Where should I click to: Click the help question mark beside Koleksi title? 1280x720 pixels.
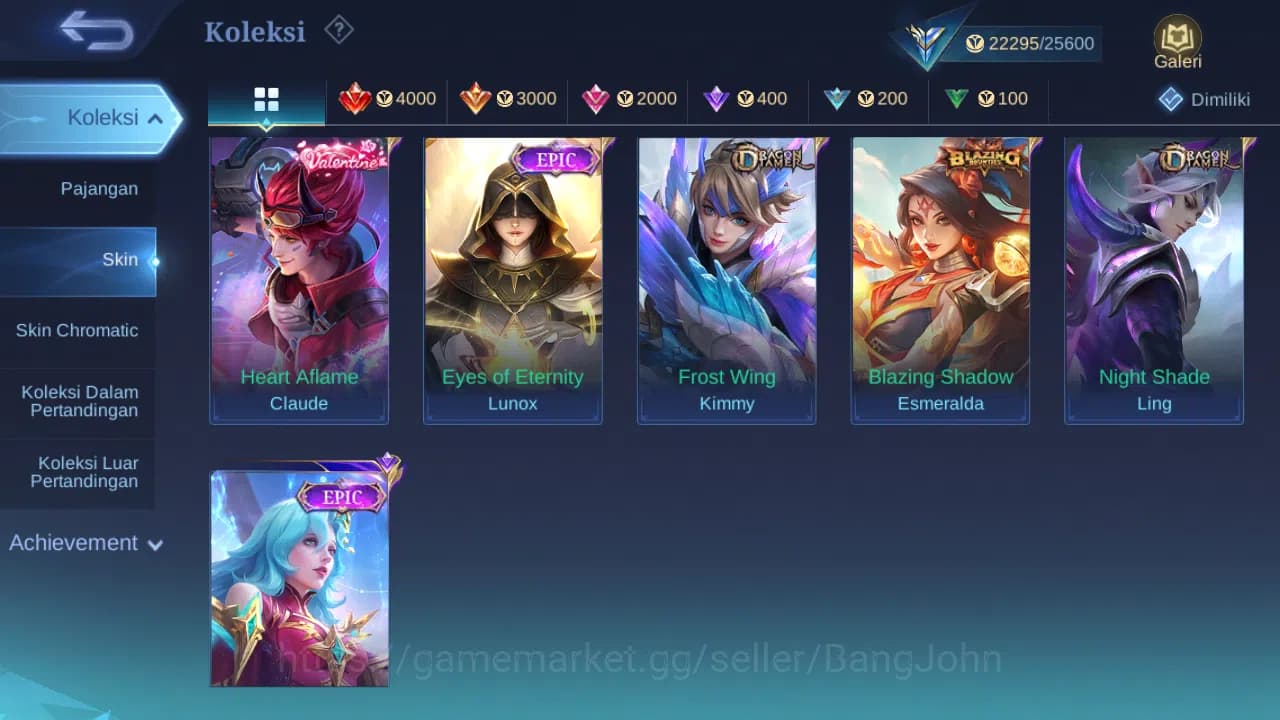[x=338, y=31]
